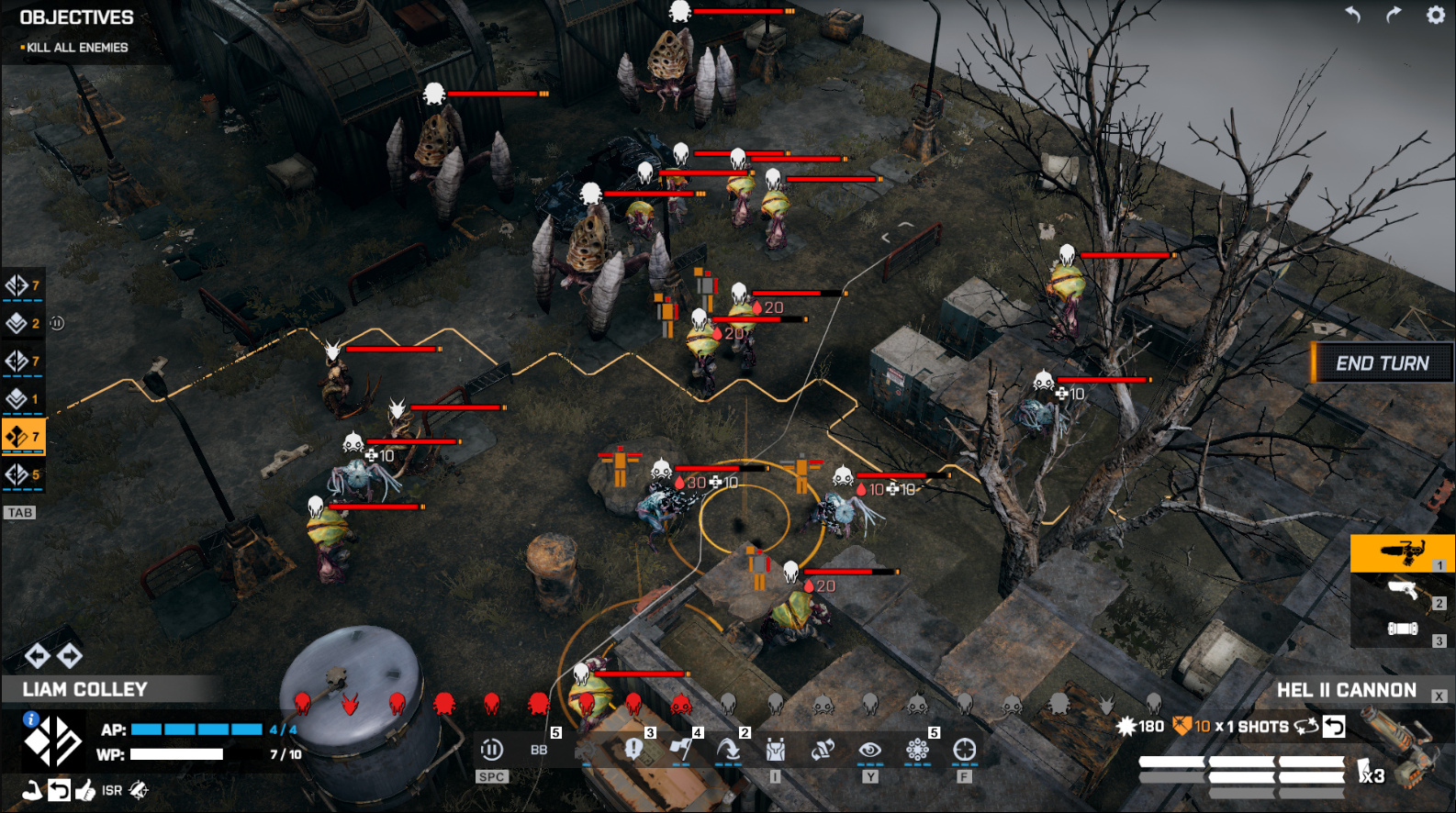Screen dimensions: 1456x813
Task: Rotate camera with the left curved arrow
Action: 1352,15
